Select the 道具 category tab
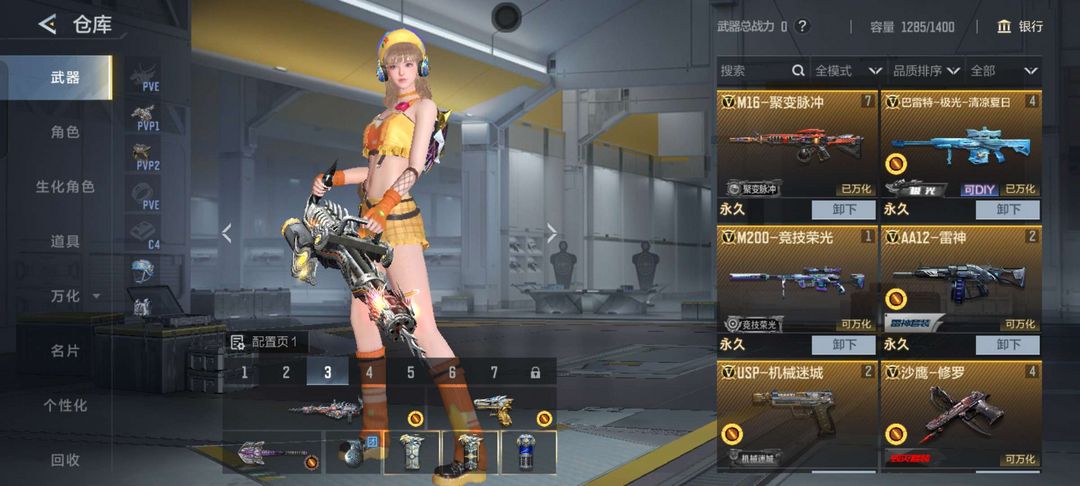Image resolution: width=1080 pixels, height=486 pixels. tap(65, 241)
